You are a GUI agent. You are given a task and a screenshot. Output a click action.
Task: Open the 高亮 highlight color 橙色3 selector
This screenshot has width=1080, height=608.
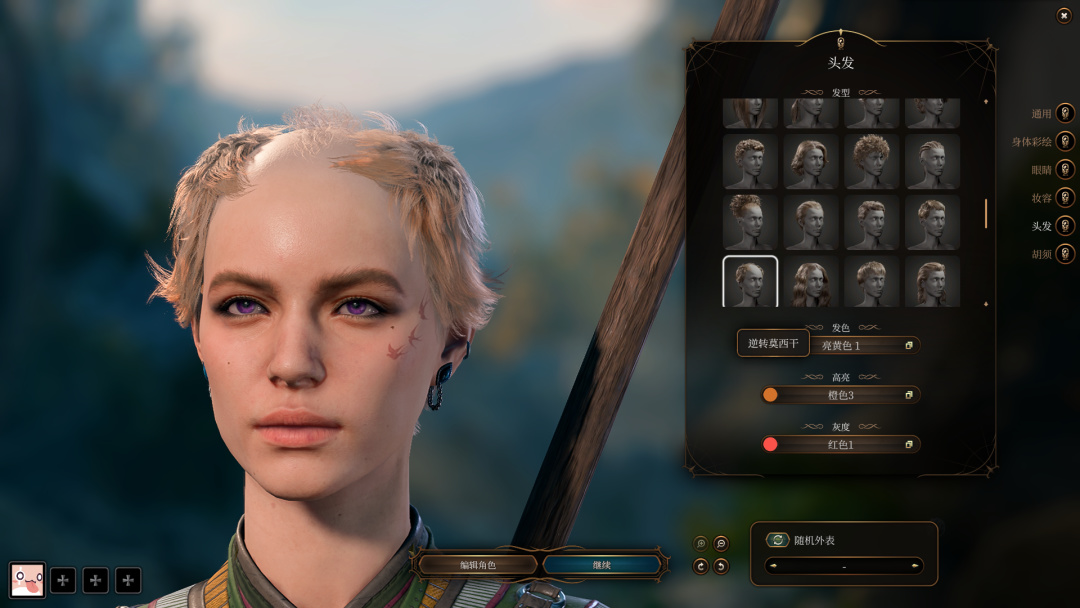[x=841, y=395]
